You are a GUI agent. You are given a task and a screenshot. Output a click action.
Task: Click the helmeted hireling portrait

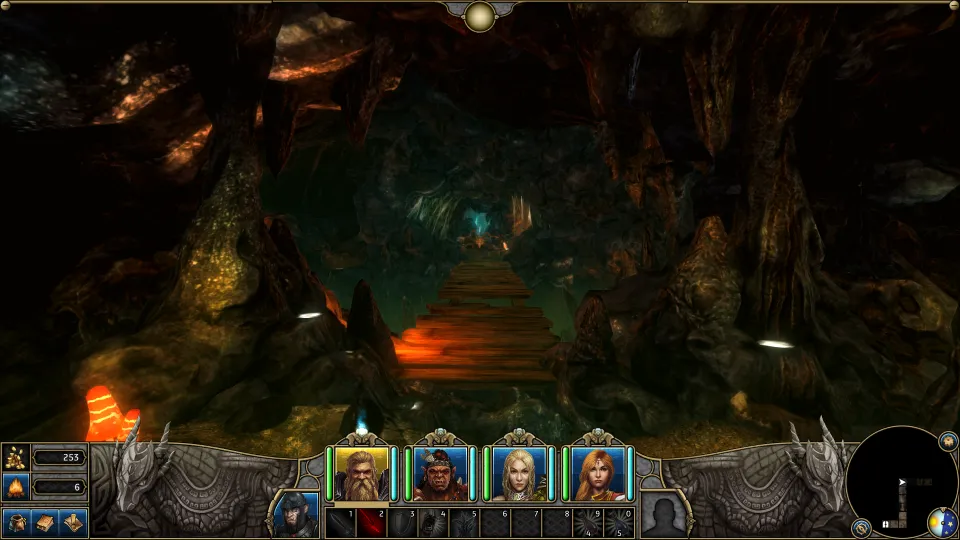point(296,513)
